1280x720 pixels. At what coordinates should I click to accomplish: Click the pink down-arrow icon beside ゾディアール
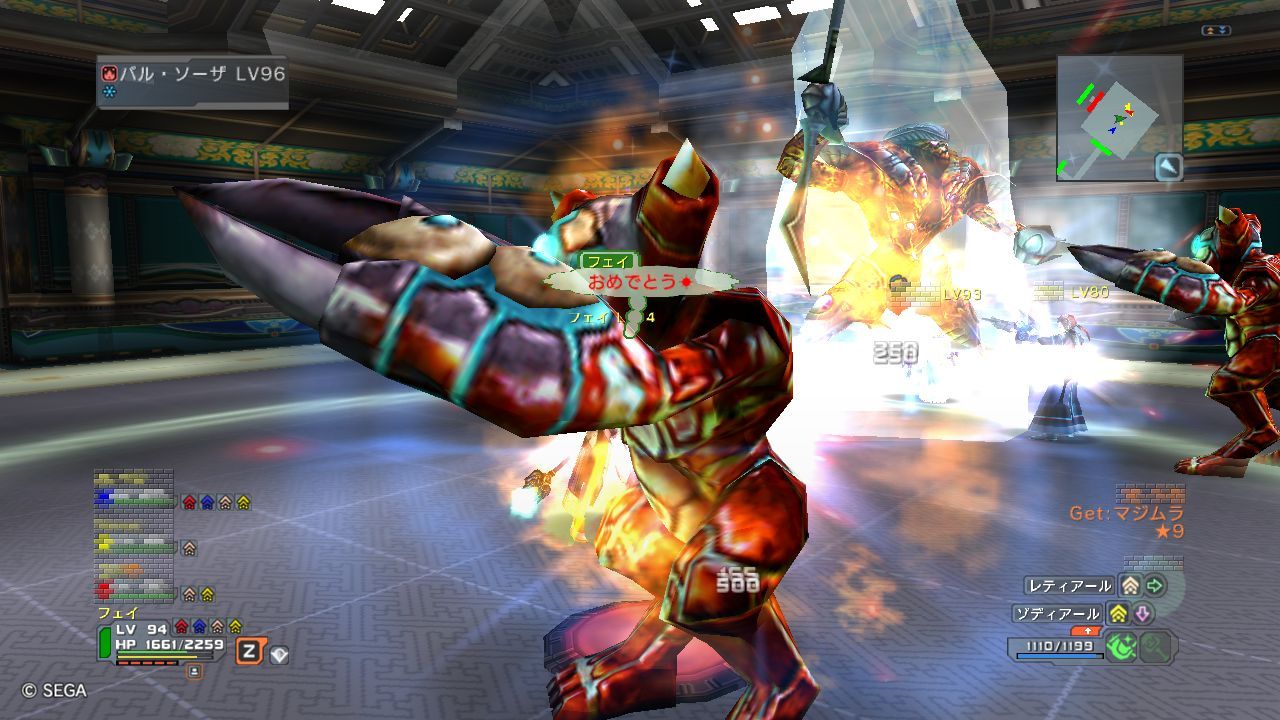pos(1143,613)
